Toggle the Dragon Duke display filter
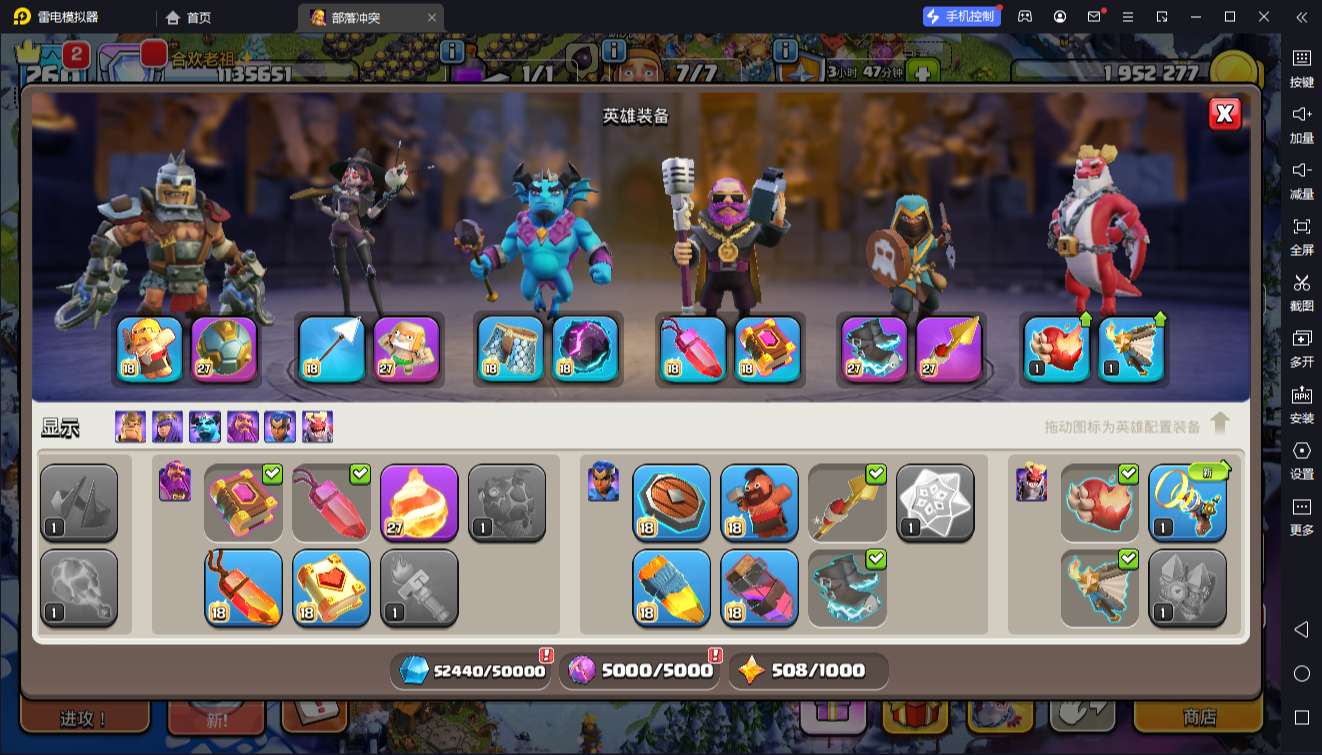Image resolution: width=1322 pixels, height=755 pixels. tap(318, 427)
